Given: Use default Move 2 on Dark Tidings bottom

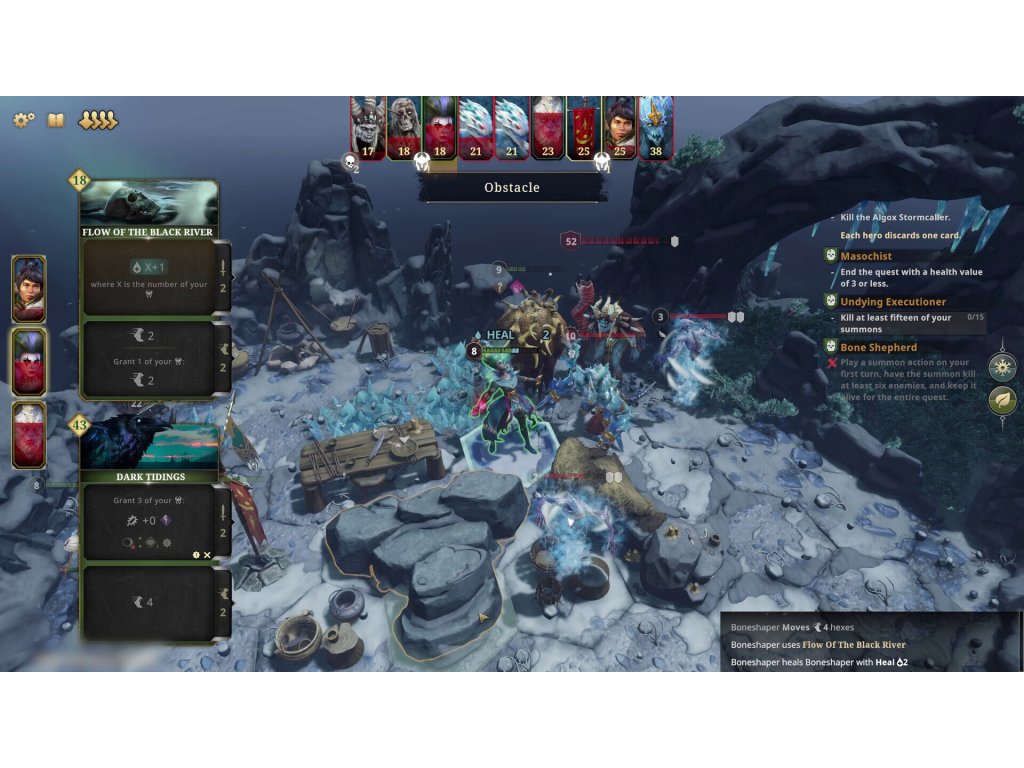Looking at the screenshot, I should (x=224, y=602).
